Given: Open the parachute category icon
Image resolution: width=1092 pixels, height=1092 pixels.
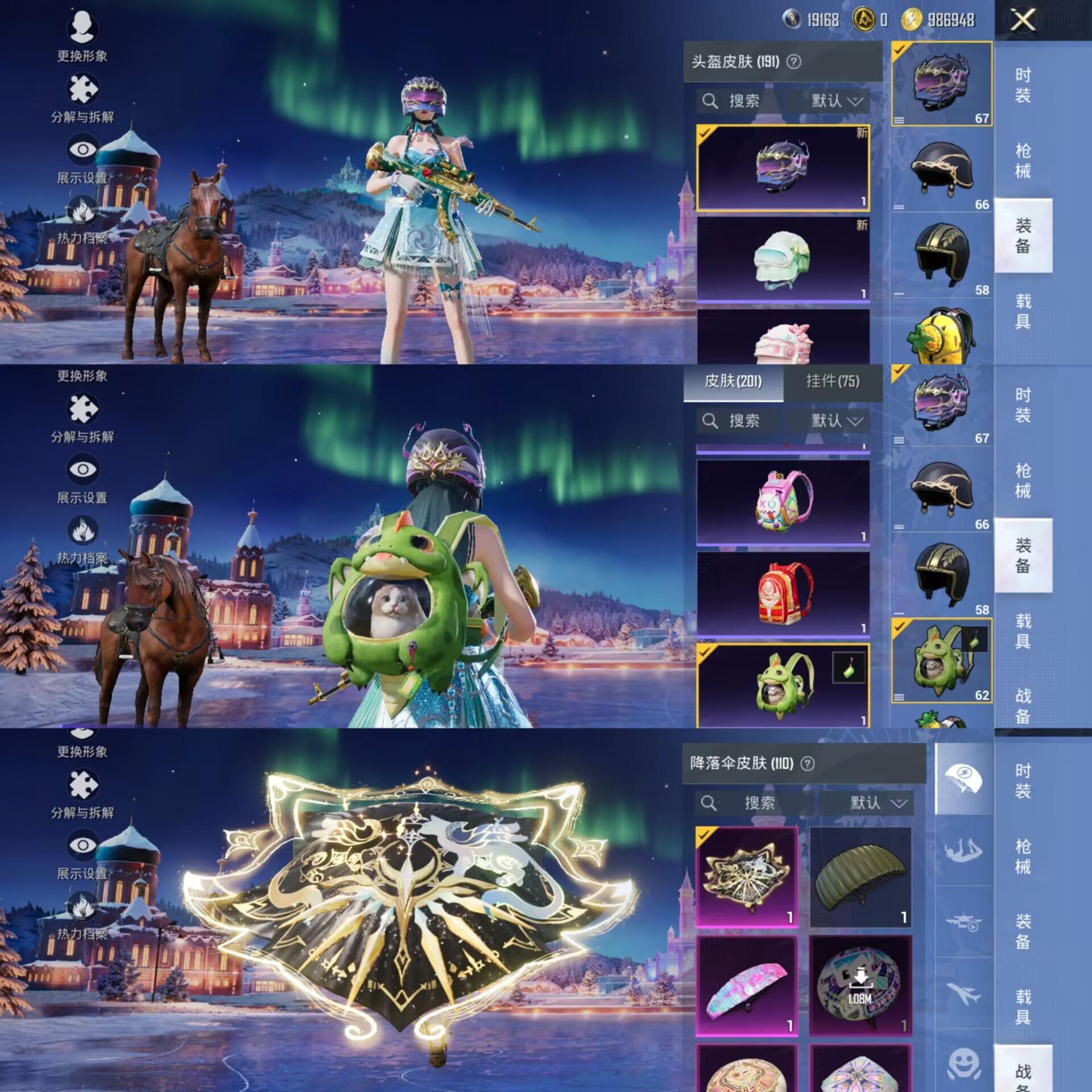Looking at the screenshot, I should pos(964,779).
